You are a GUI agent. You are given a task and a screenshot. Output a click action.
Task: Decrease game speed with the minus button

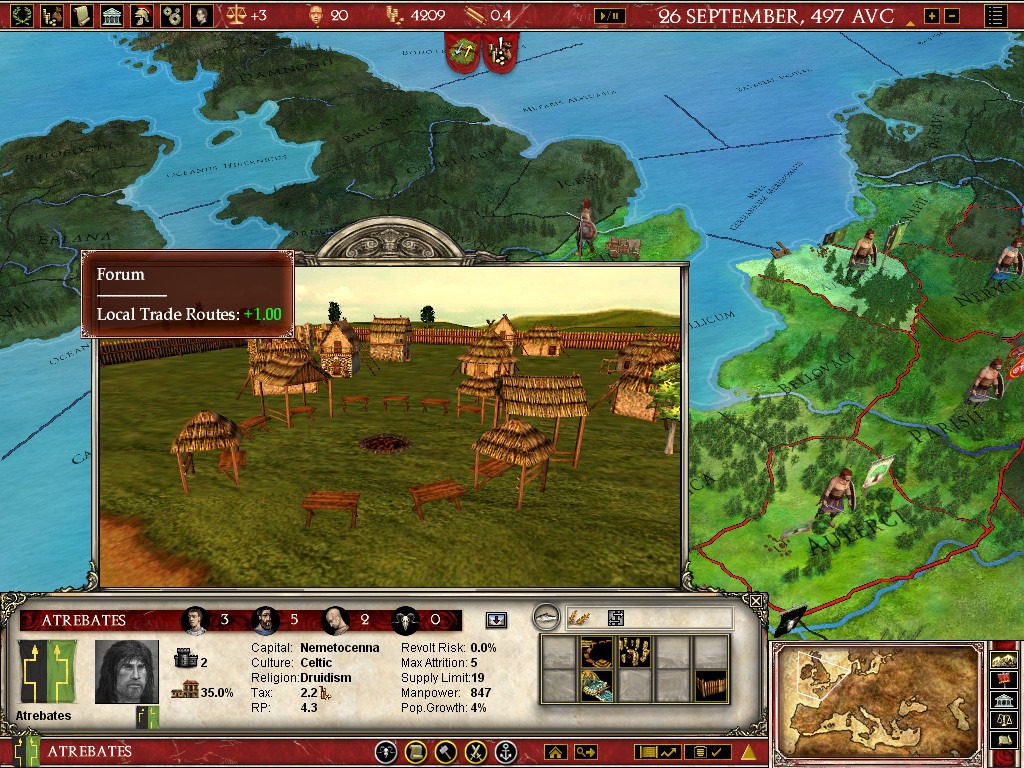click(x=952, y=16)
